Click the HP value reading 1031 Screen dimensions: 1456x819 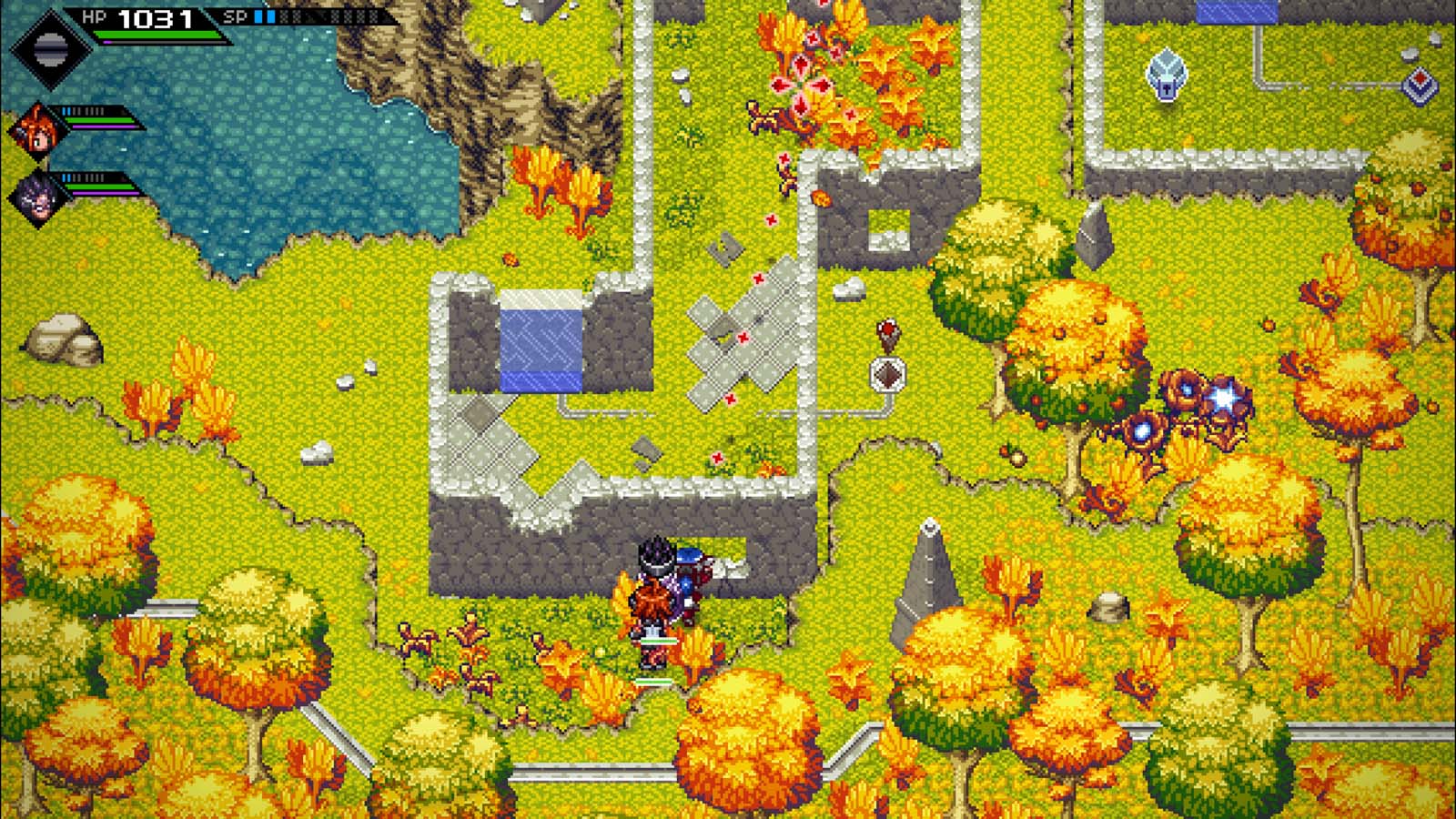[155, 18]
